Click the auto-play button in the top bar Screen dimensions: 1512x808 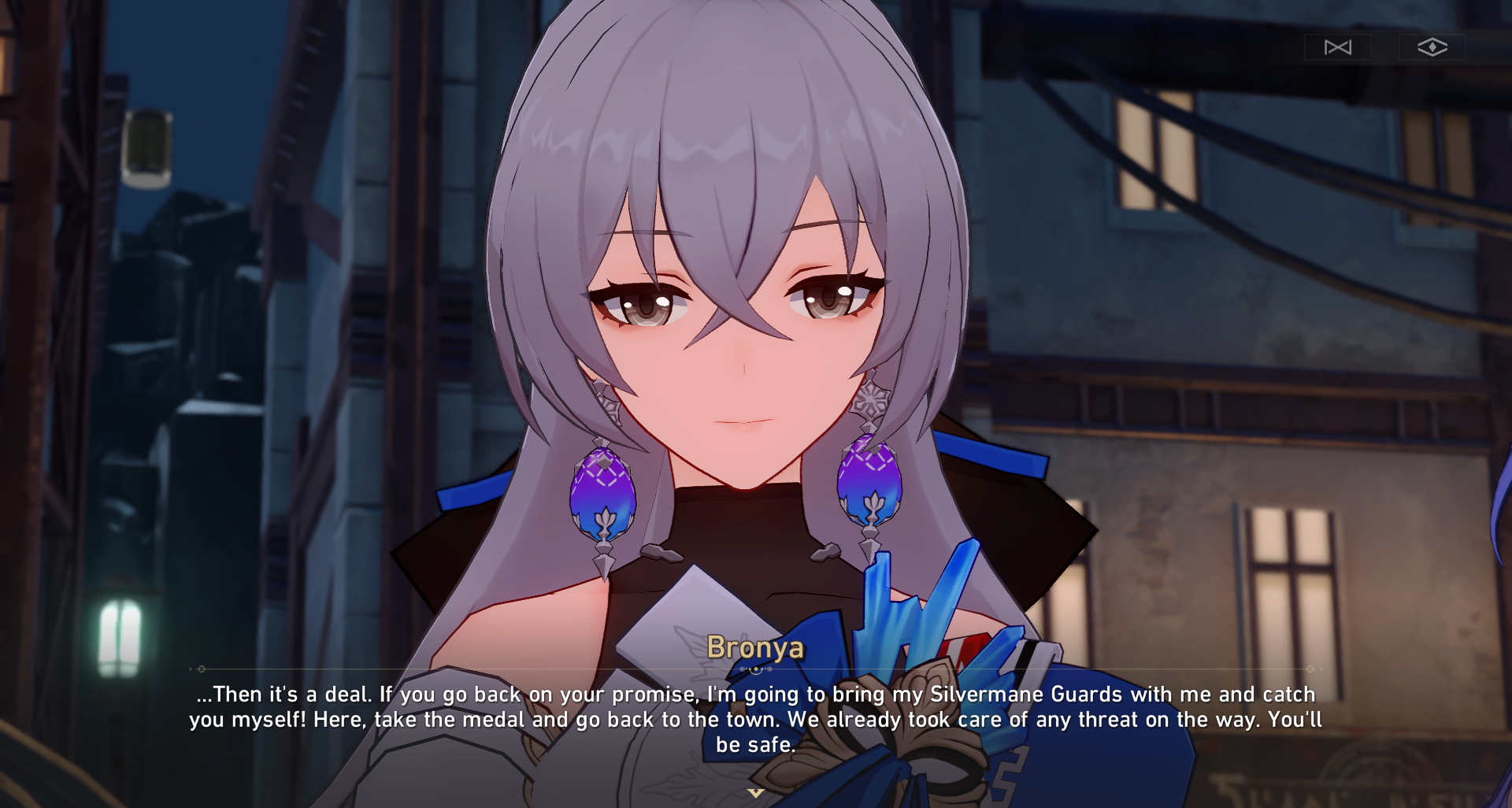(1337, 47)
